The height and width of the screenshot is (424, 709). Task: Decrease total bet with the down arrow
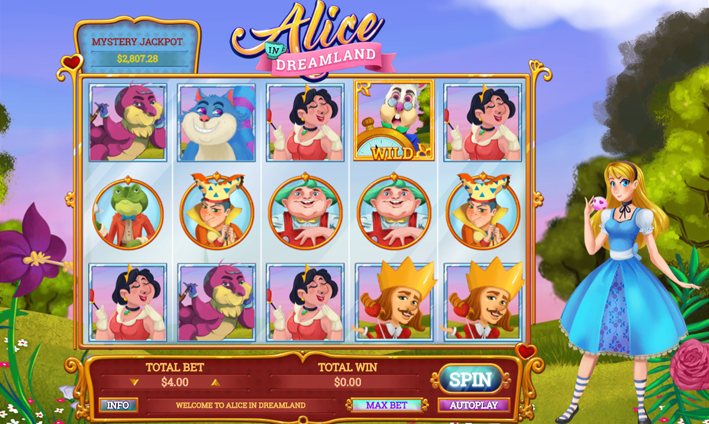click(136, 382)
